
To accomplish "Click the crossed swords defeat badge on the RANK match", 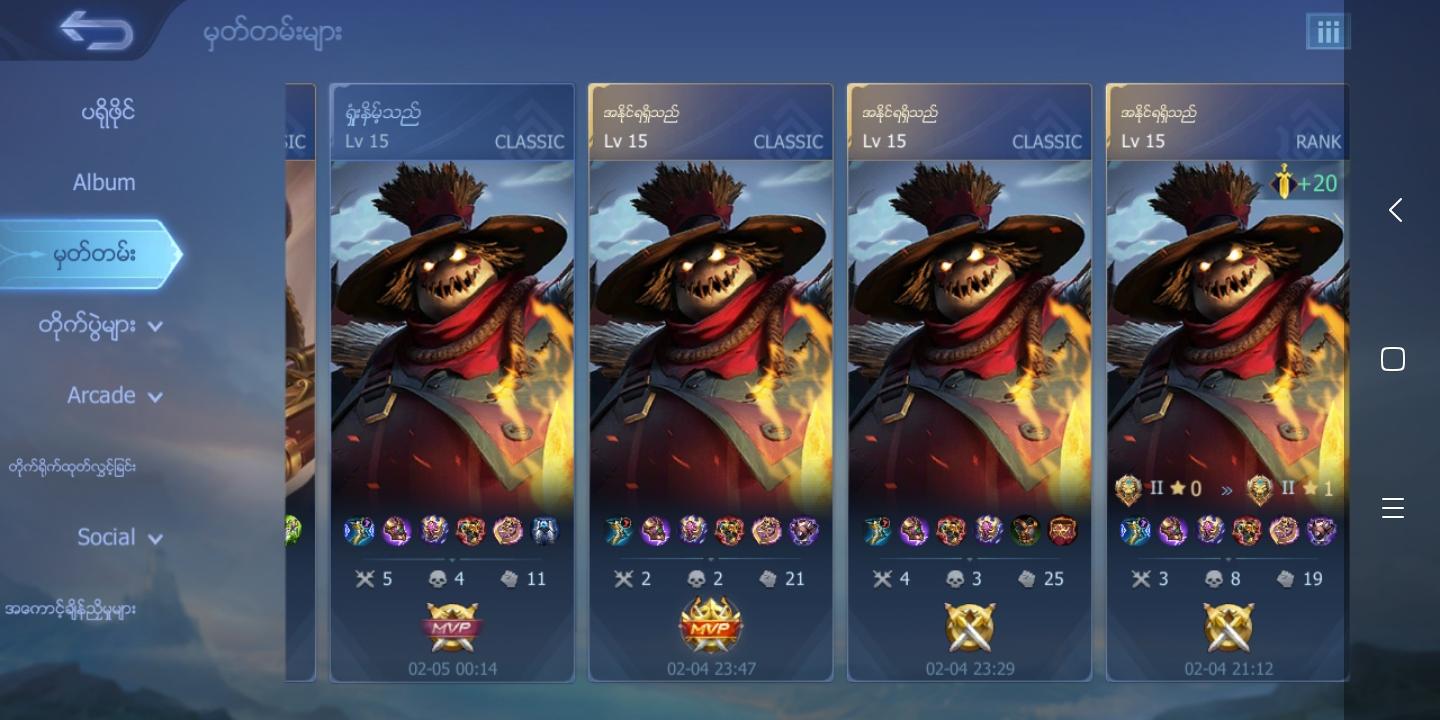I will tap(1228, 627).
